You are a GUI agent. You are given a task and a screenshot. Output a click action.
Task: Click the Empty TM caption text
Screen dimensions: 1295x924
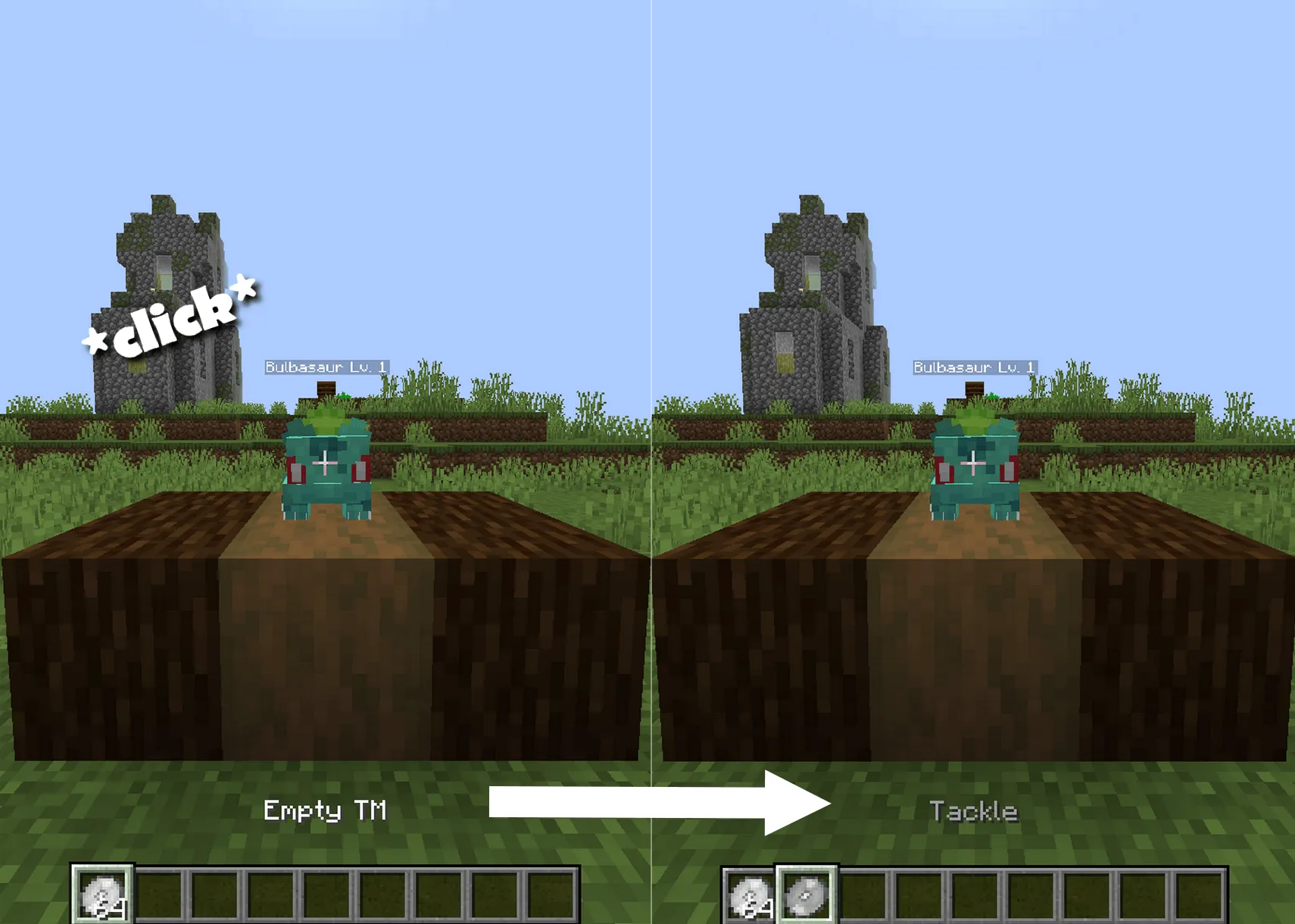(326, 810)
